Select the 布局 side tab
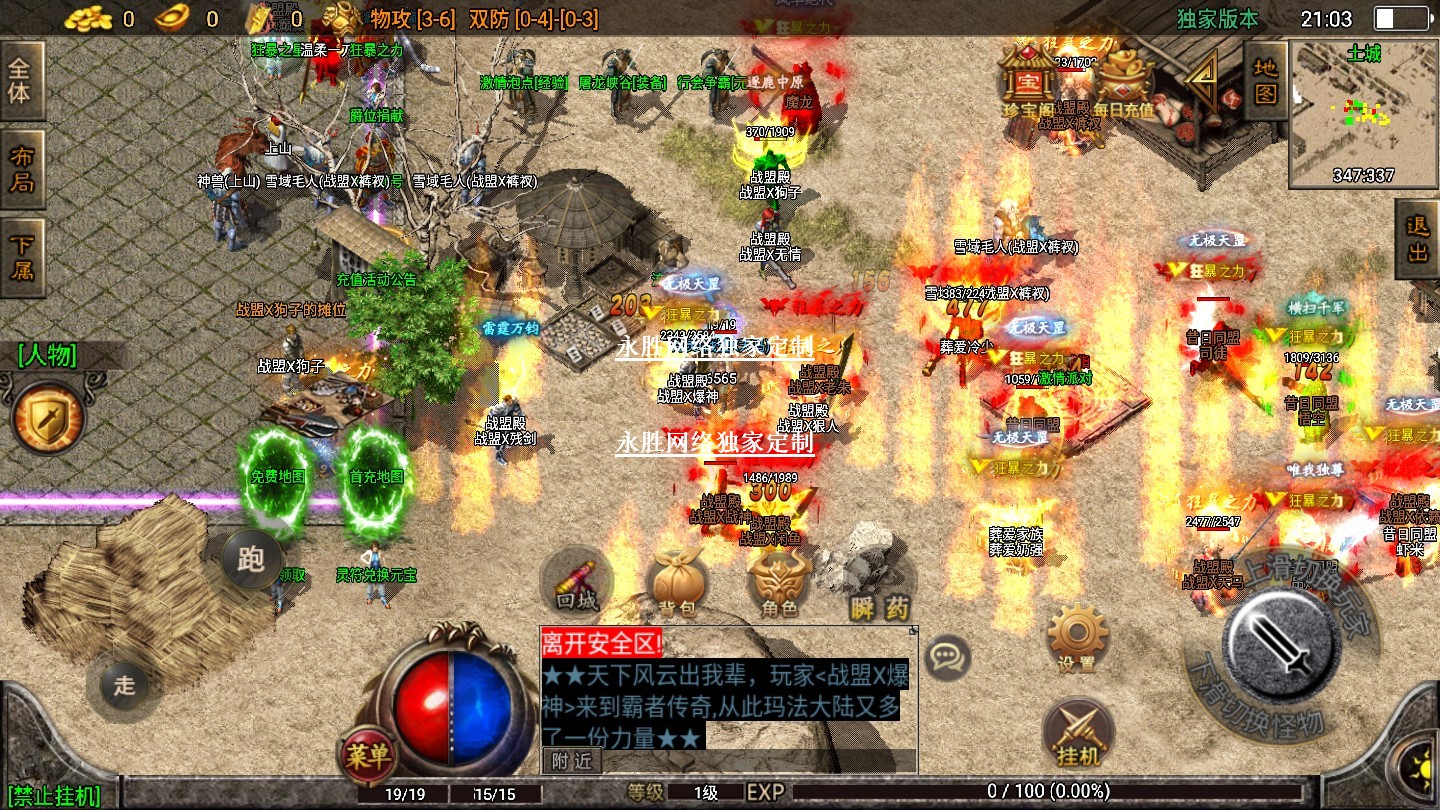Viewport: 1440px width, 810px height. [20, 170]
